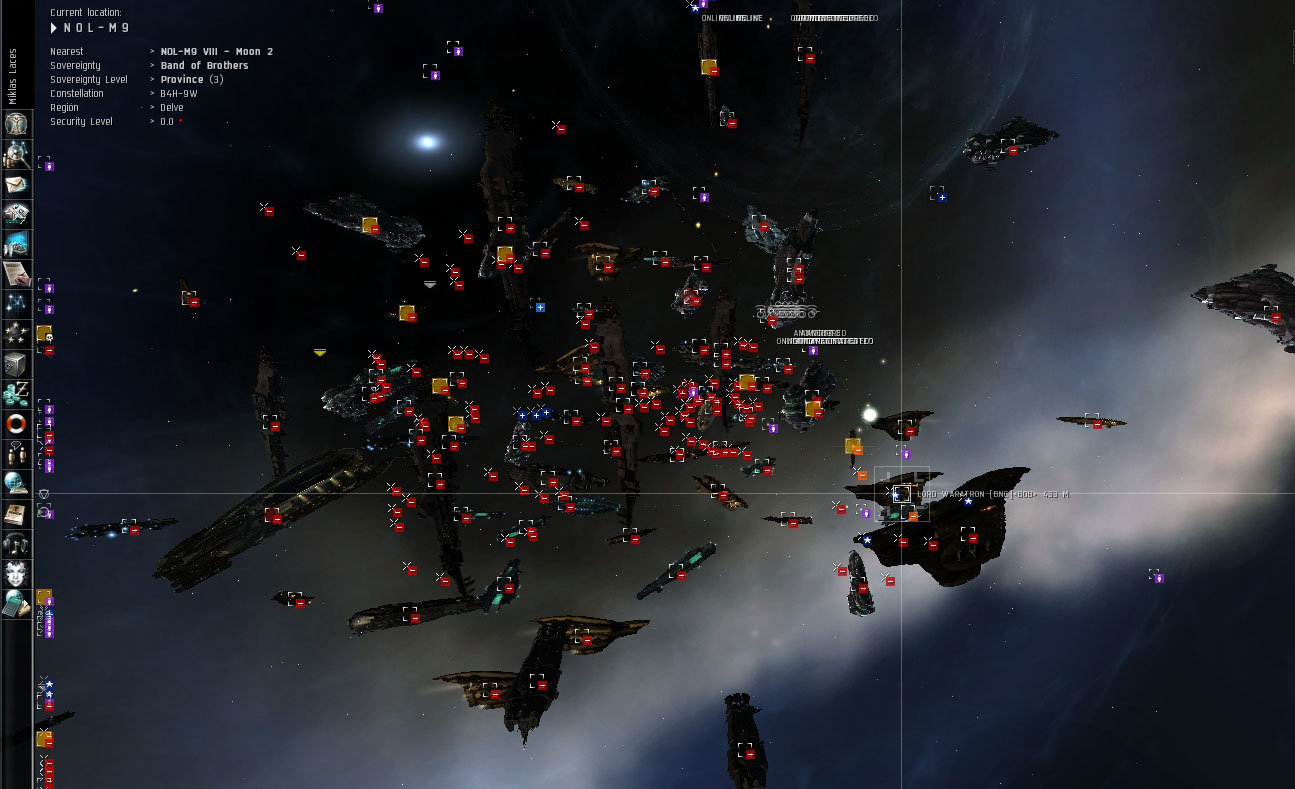The height and width of the screenshot is (789, 1295).
Task: Open the star map constellation icon
Action: click(x=16, y=304)
